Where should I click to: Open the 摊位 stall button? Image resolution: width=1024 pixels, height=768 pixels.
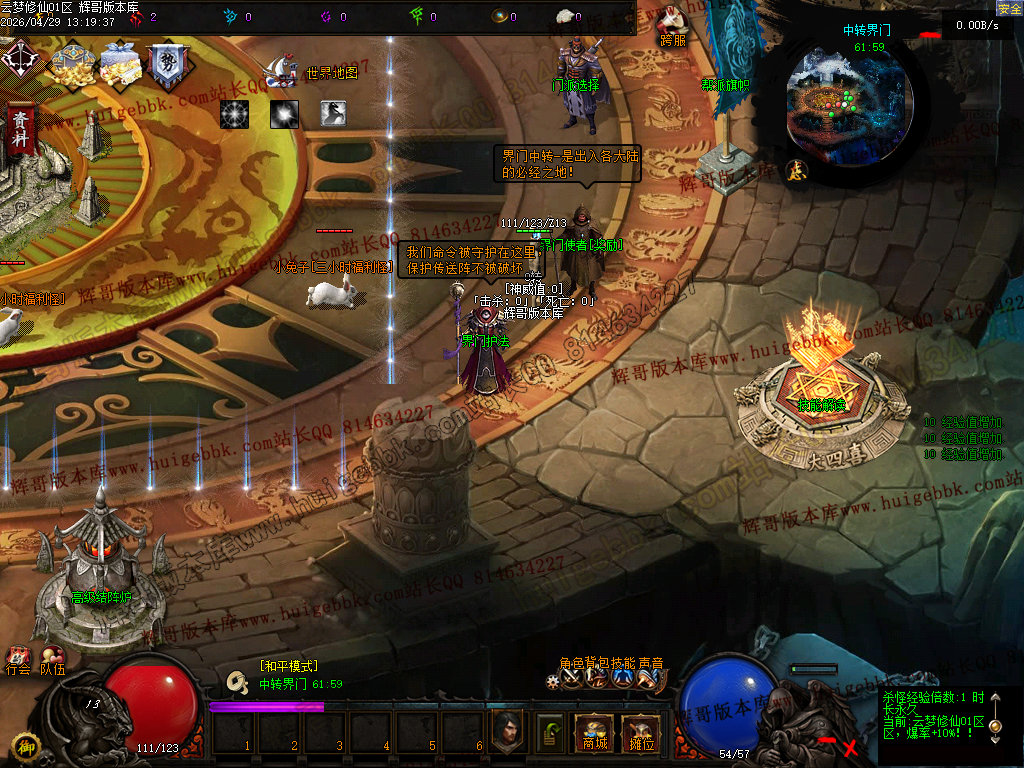(x=640, y=734)
